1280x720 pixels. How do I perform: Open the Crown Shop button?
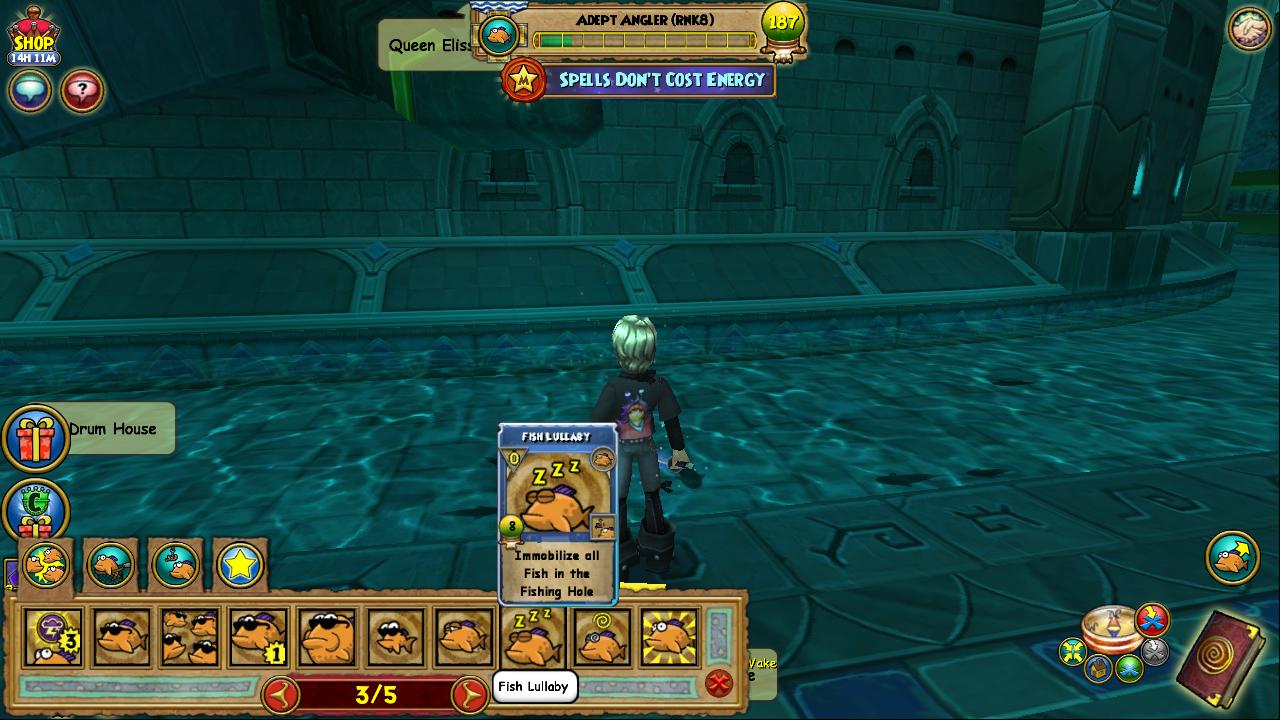pos(33,37)
